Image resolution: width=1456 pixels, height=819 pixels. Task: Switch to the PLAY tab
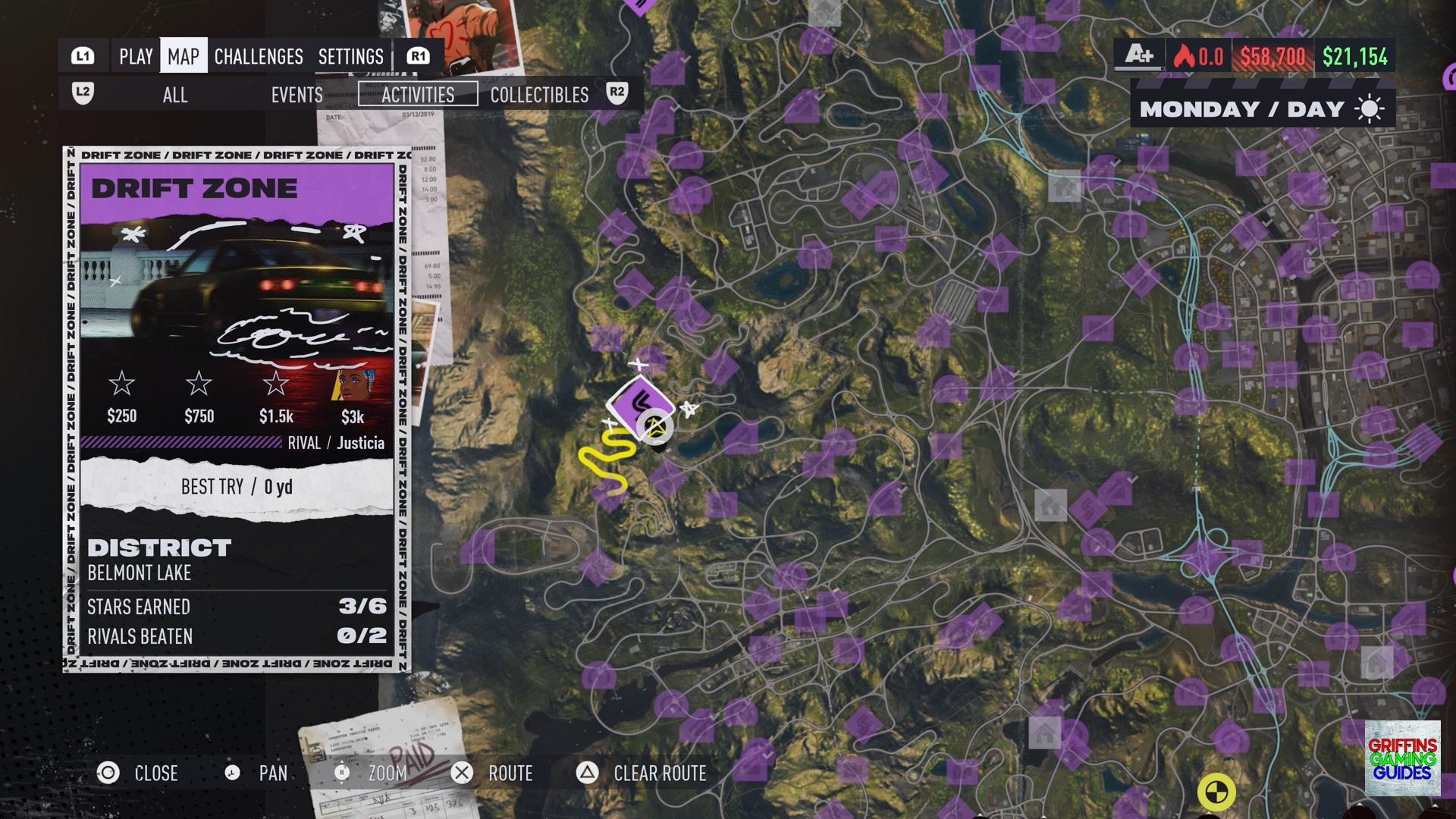[x=136, y=57]
